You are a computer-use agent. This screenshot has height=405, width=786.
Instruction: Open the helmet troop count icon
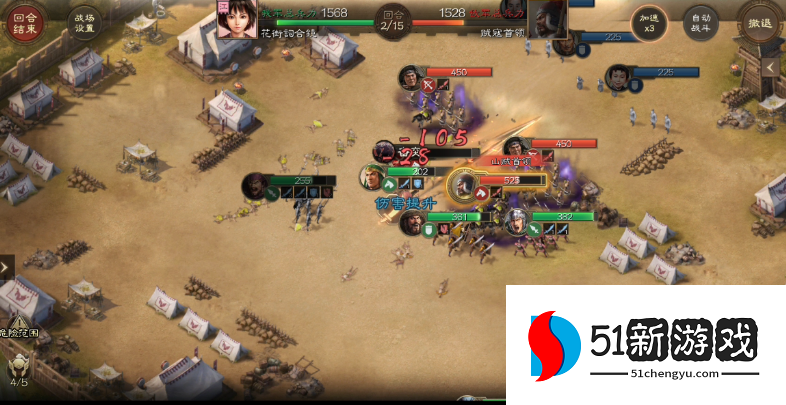19,365
